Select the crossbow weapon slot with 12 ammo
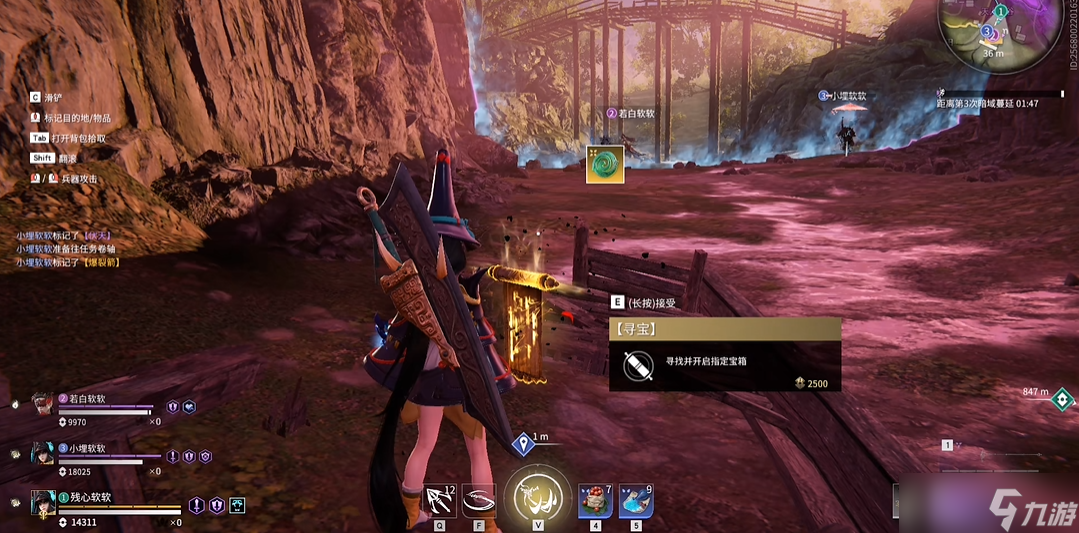The image size is (1079, 533). [x=439, y=499]
